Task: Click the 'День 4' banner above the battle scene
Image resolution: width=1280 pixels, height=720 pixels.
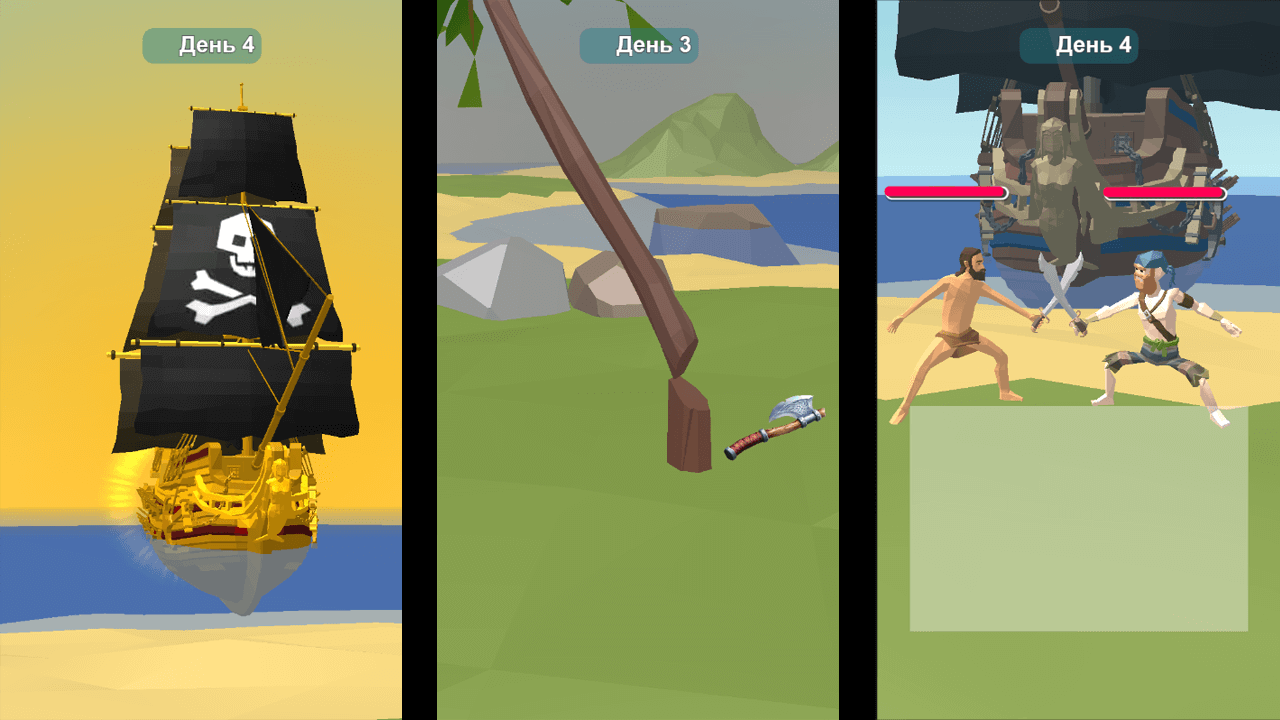Action: point(1078,44)
